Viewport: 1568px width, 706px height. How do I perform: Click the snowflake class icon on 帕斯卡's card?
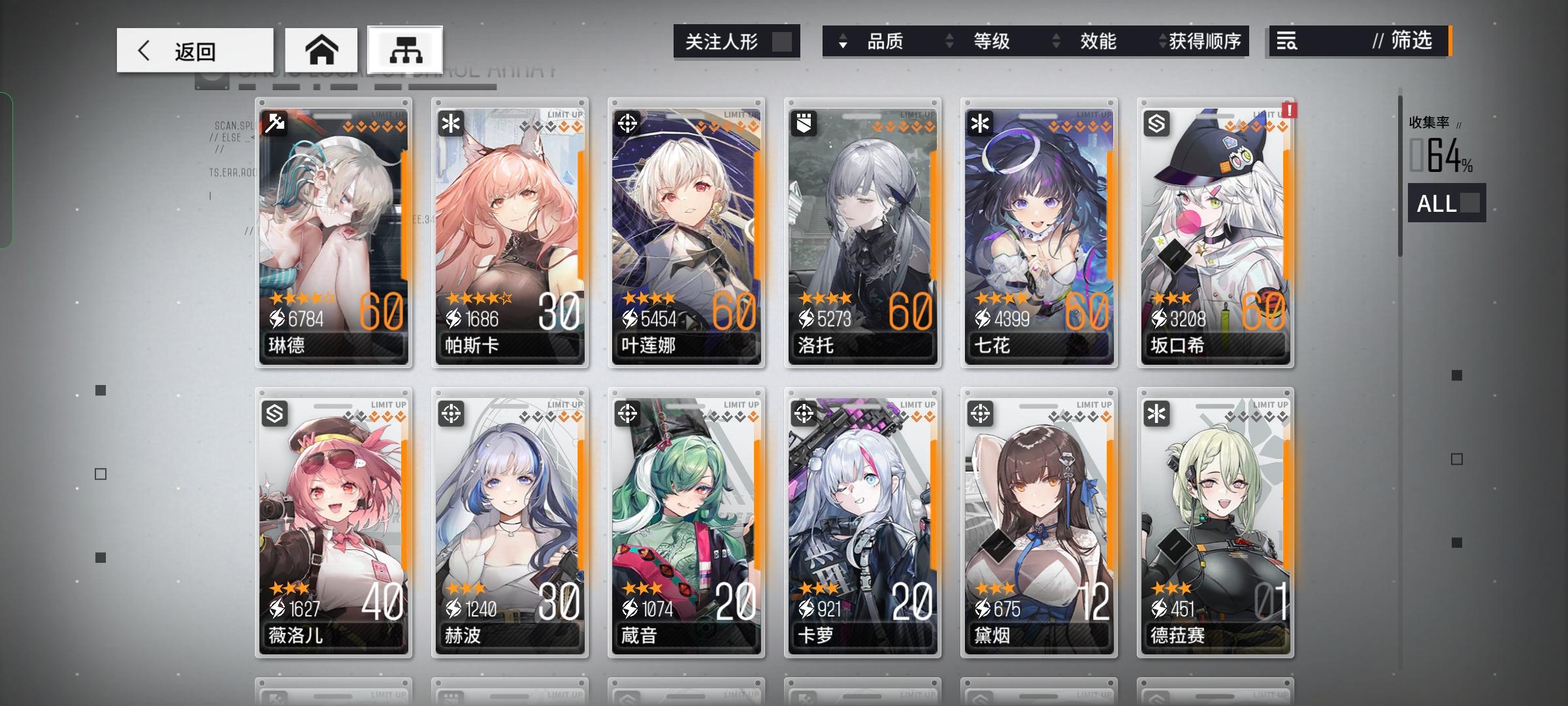coord(450,123)
